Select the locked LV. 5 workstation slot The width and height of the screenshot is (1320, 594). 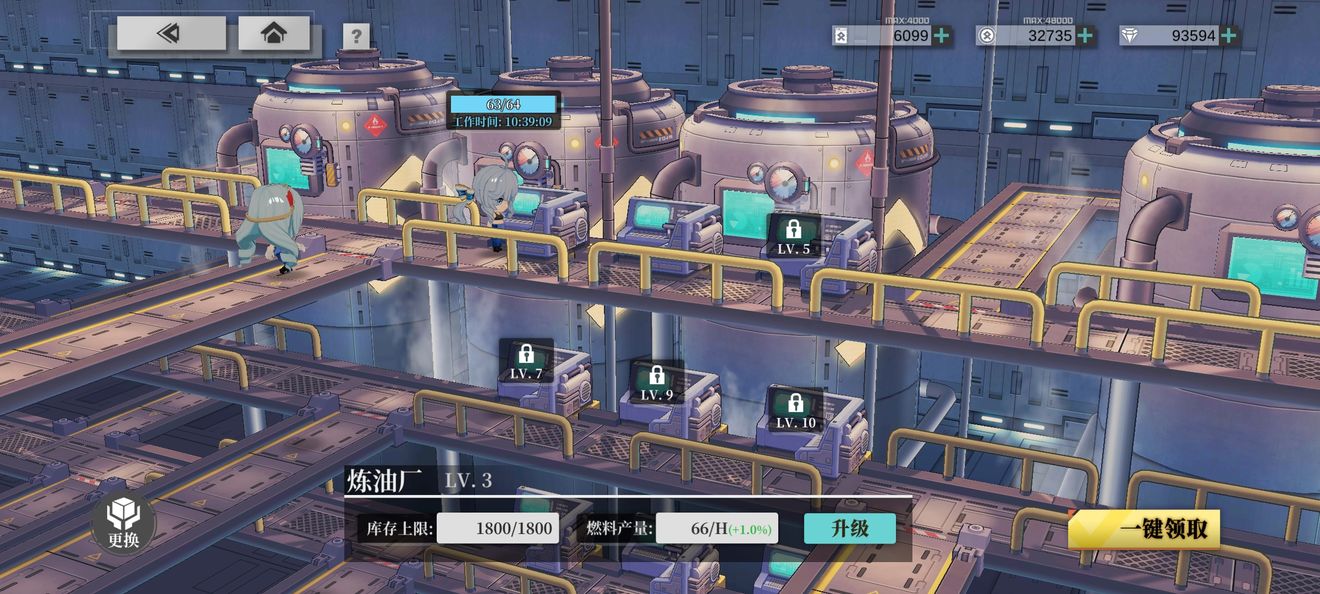point(794,237)
